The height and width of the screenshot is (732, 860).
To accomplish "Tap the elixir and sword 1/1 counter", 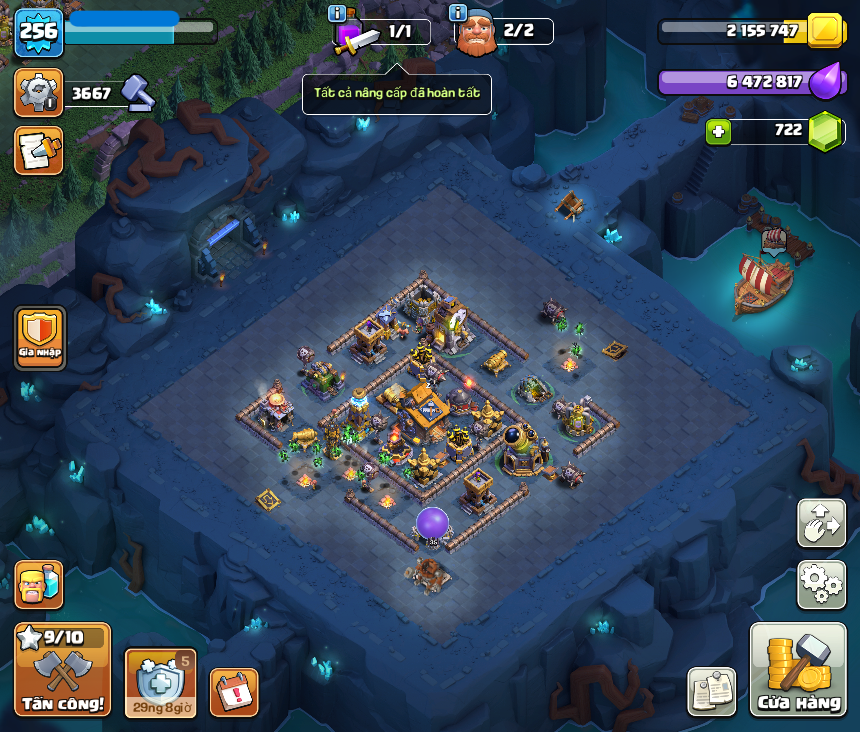I will [385, 32].
